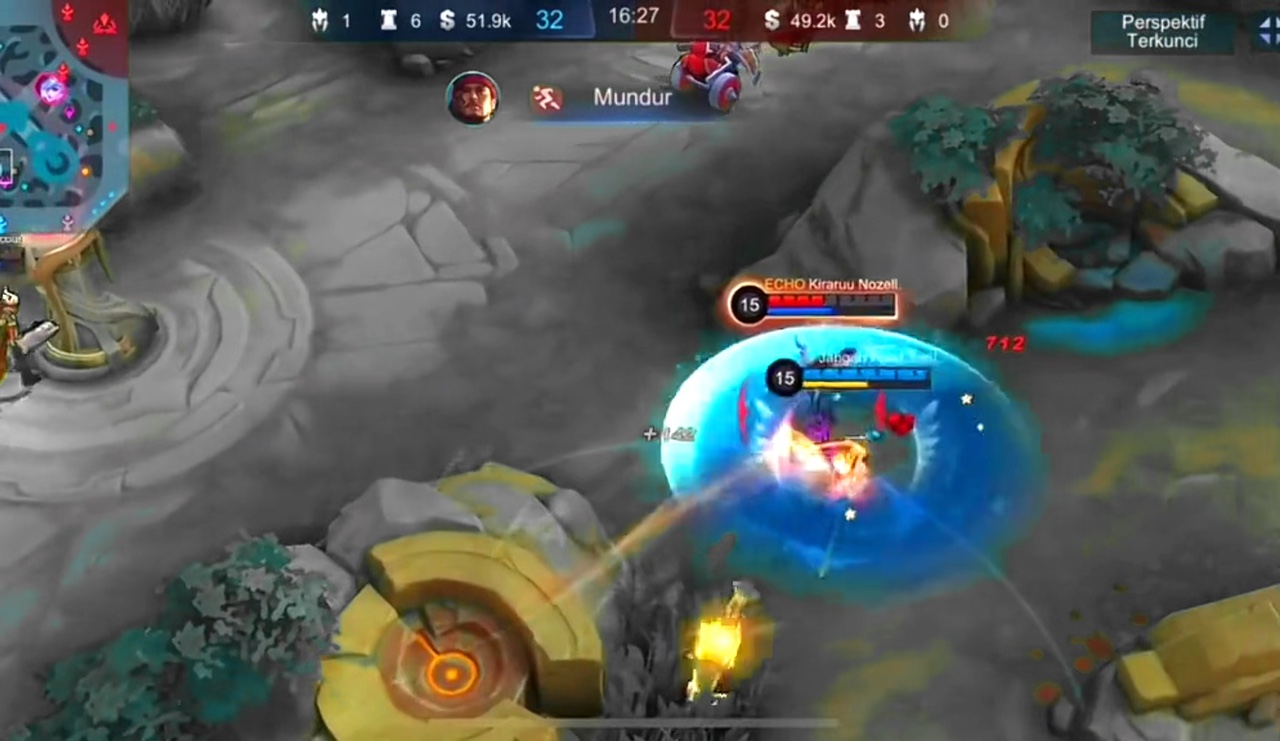Image resolution: width=1280 pixels, height=741 pixels.
Task: Click the arrow button beside Perspektif Terkunci
Action: click(1266, 32)
